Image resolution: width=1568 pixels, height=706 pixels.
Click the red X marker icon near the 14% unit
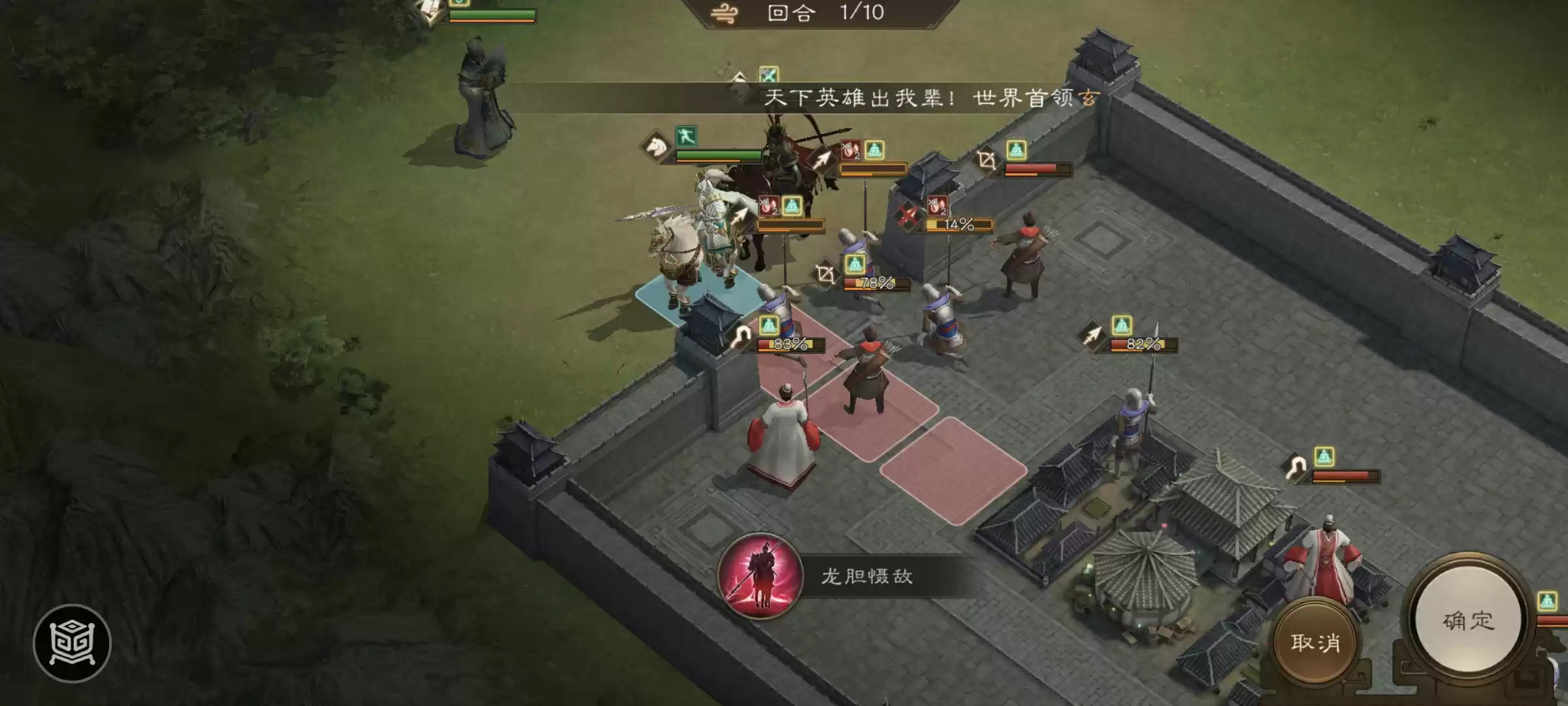pos(907,216)
